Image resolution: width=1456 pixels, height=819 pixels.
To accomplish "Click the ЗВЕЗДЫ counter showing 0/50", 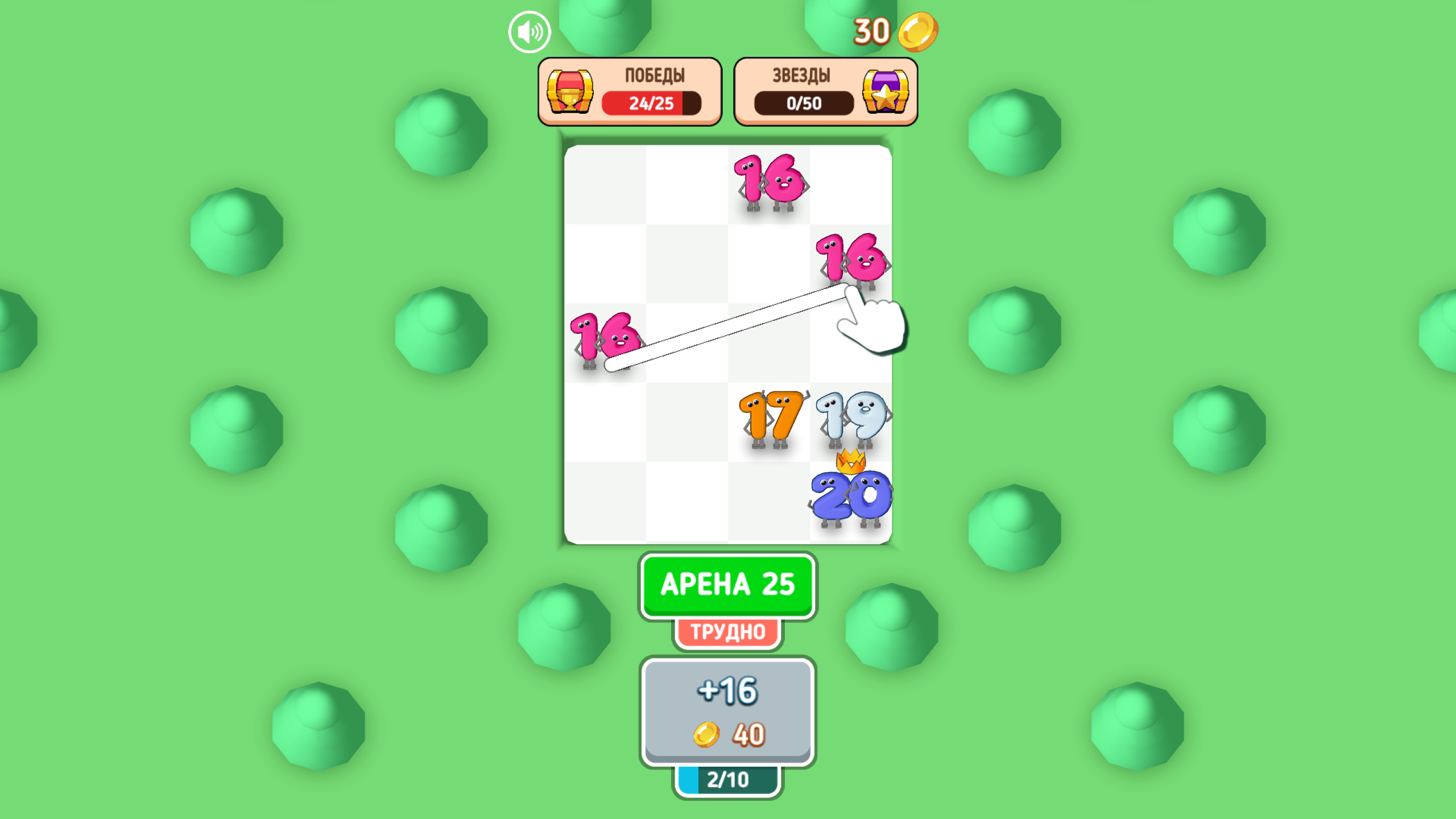I will pos(802,105).
